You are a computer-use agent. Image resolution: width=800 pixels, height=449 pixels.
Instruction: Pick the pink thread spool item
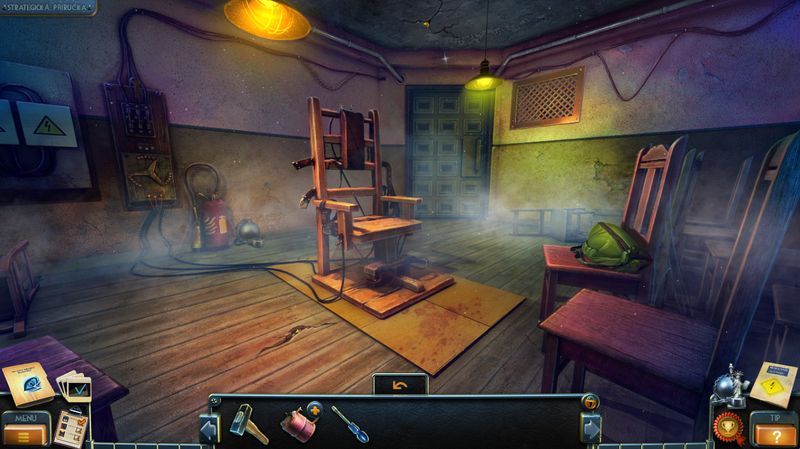tap(298, 423)
